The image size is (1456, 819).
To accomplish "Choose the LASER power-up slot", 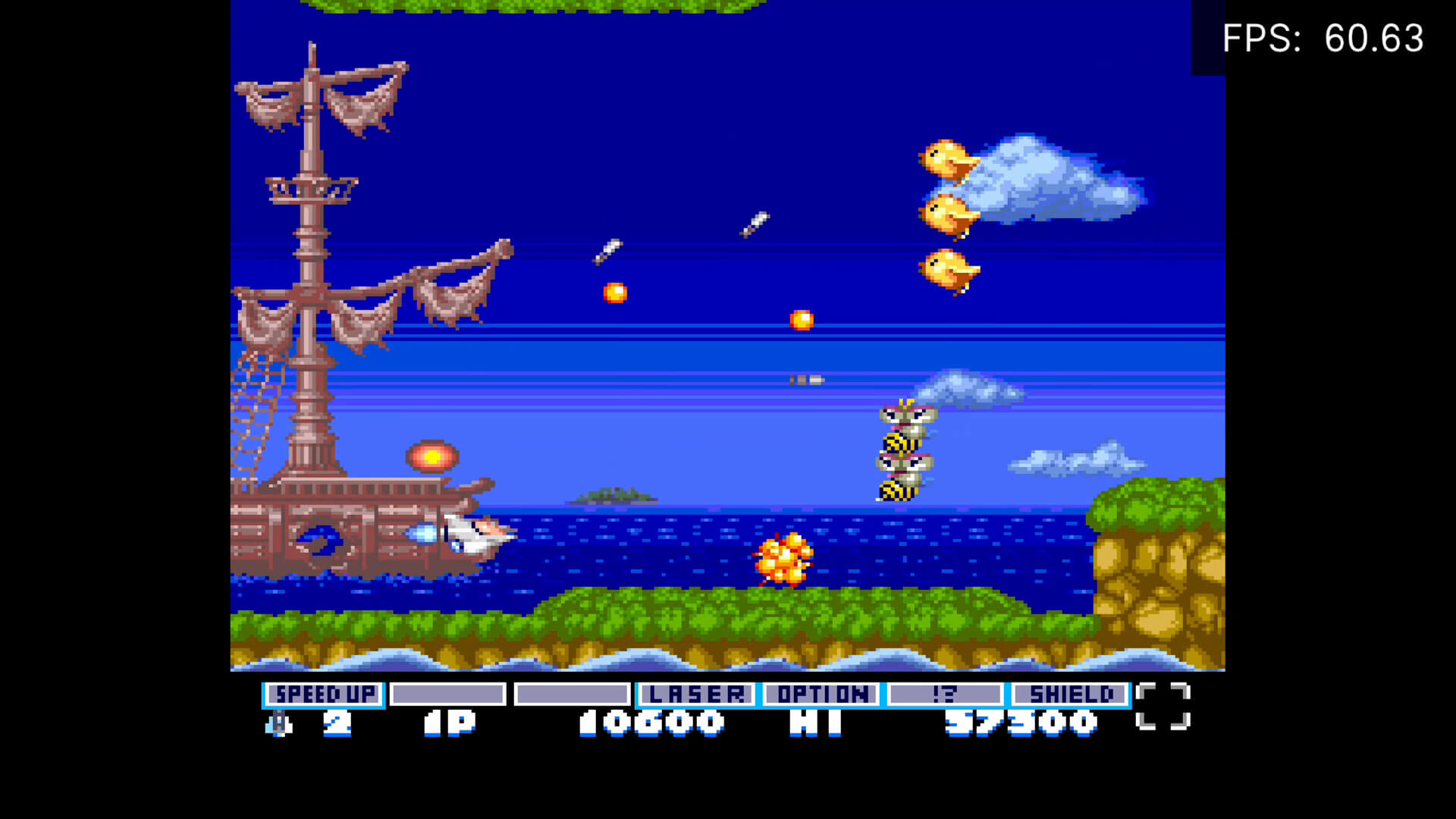I will coord(696,694).
